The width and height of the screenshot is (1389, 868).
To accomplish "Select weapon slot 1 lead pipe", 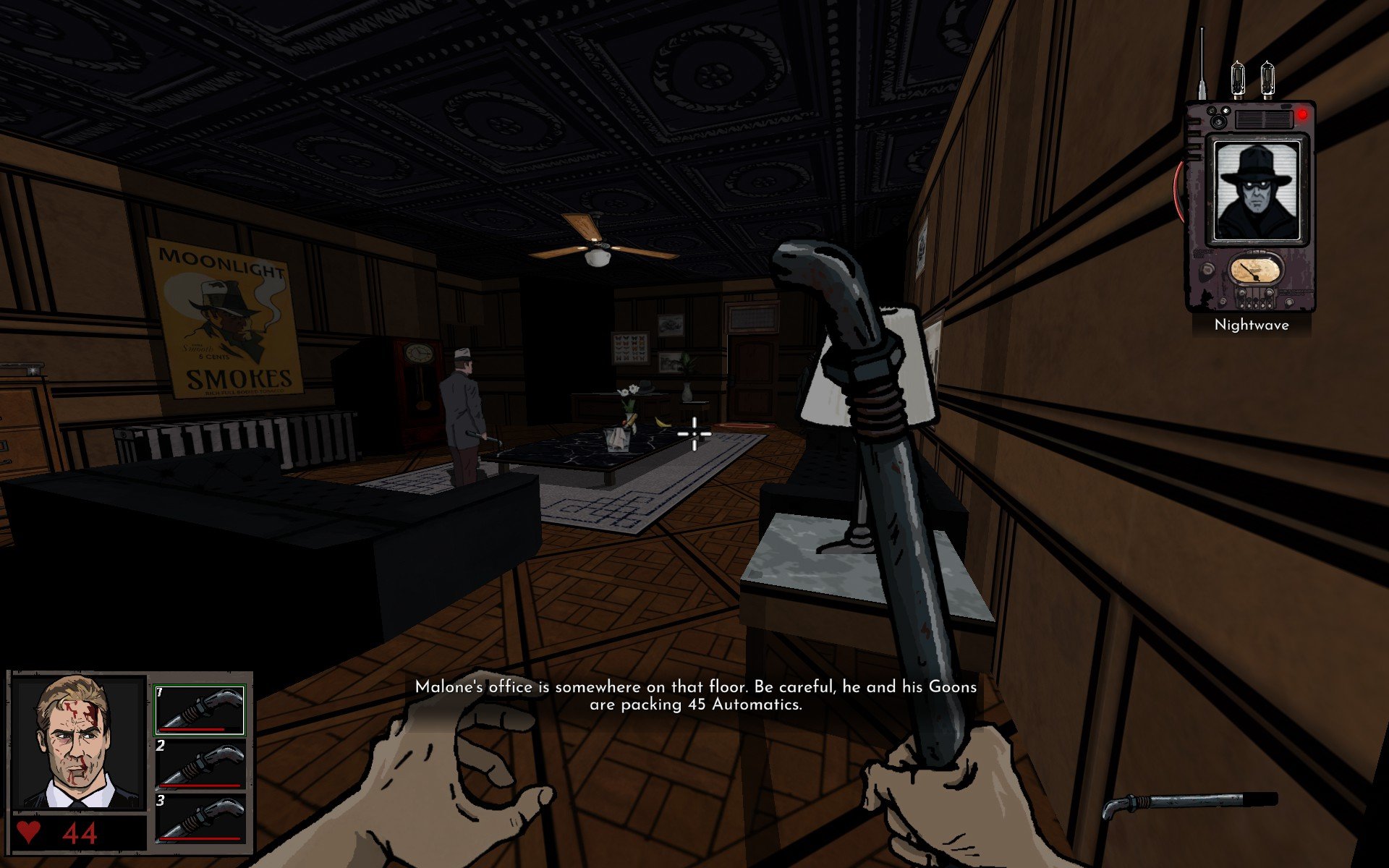I will click(x=200, y=710).
